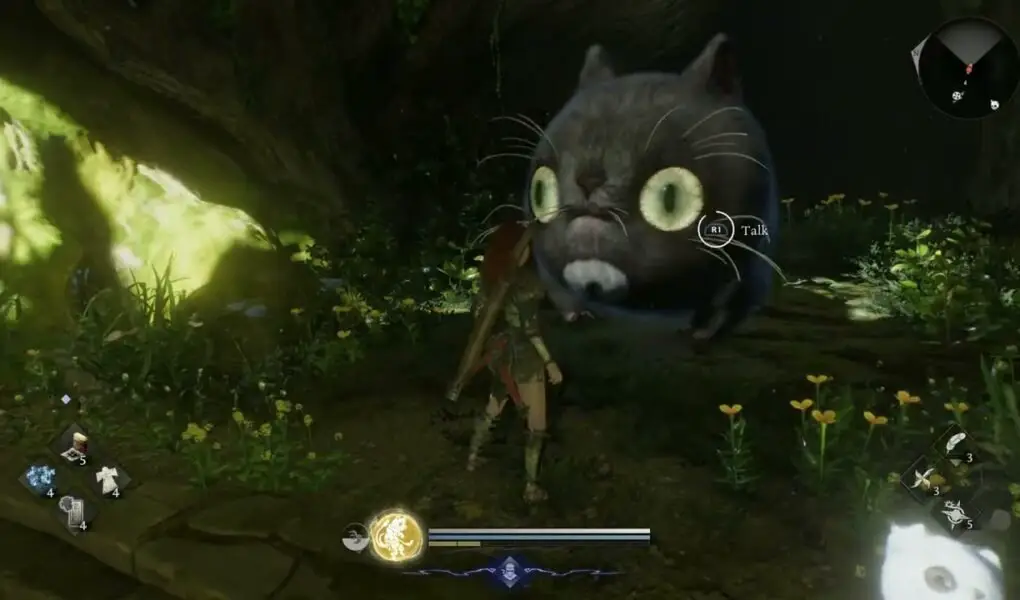
Task: Activate the spiked star burst skill
Action: click(956, 512)
